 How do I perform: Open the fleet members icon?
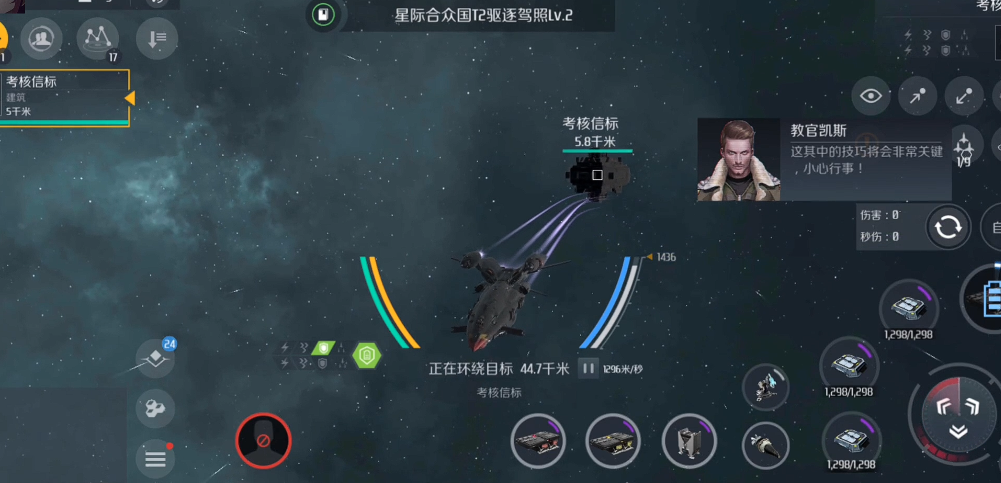tap(41, 39)
